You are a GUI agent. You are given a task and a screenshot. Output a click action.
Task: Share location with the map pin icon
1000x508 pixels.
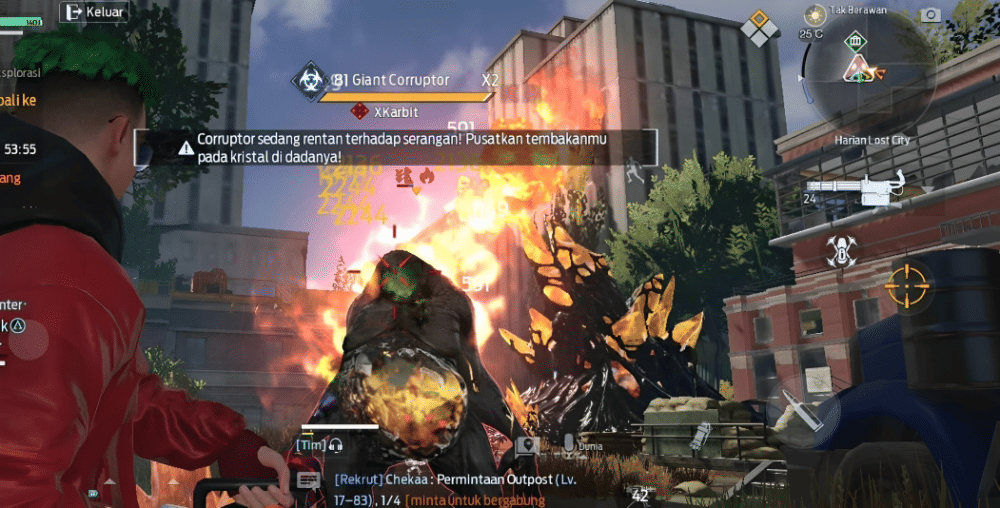click(527, 445)
